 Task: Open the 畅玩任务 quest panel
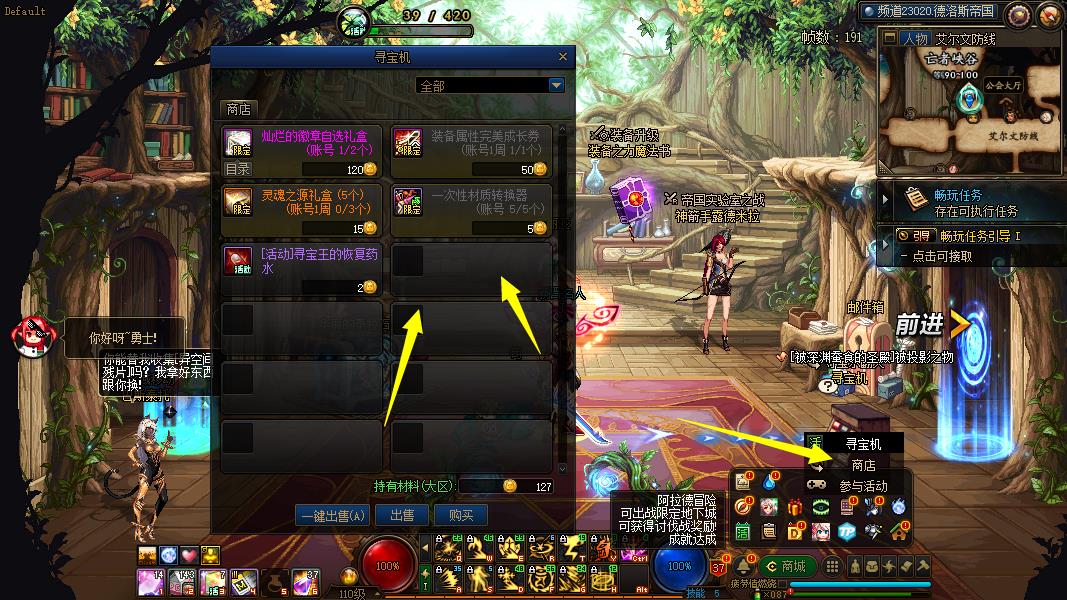(x=958, y=196)
